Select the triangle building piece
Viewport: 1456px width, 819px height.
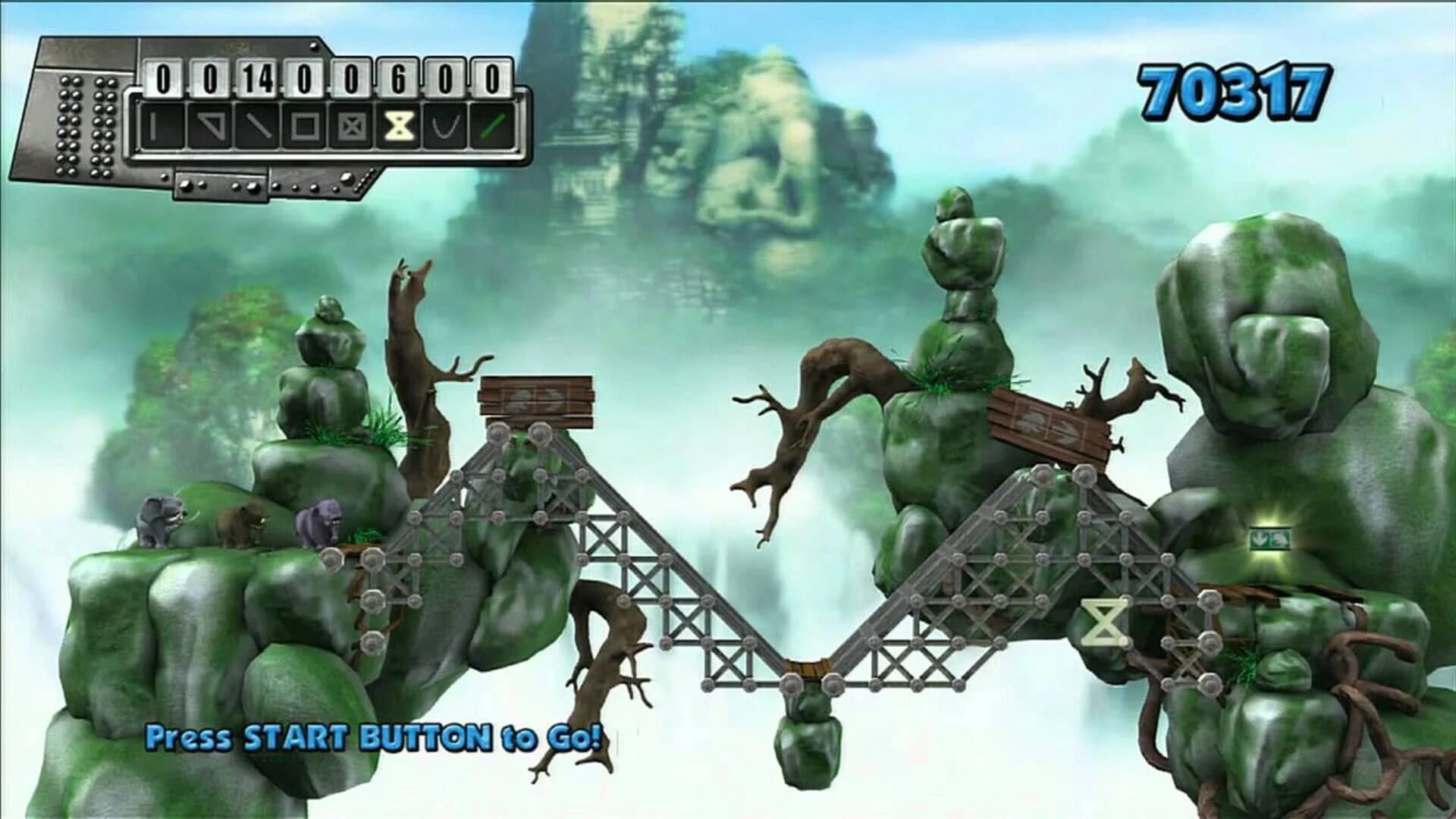pyautogui.click(x=210, y=126)
